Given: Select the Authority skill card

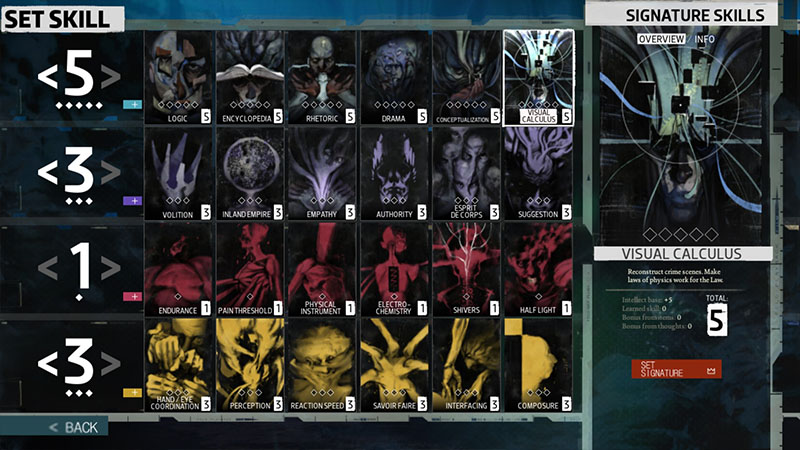Looking at the screenshot, I should [394, 172].
